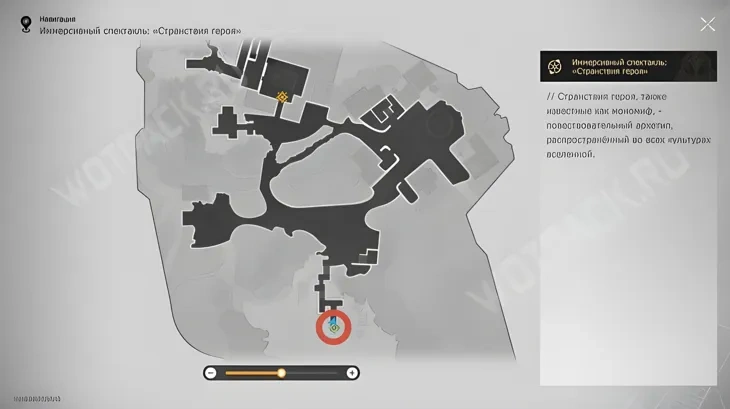
Task: Close the navigation map screen
Action: click(707, 25)
